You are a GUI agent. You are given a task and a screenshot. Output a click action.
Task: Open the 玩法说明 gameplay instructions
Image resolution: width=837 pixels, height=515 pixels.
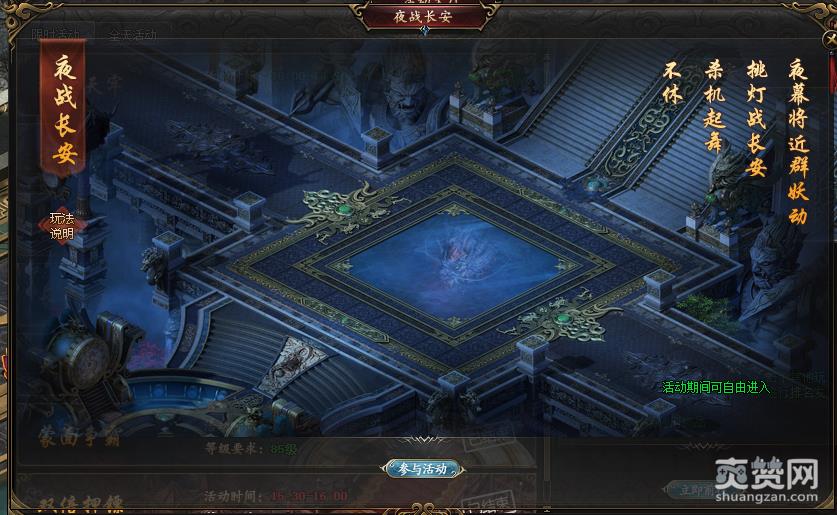62,226
